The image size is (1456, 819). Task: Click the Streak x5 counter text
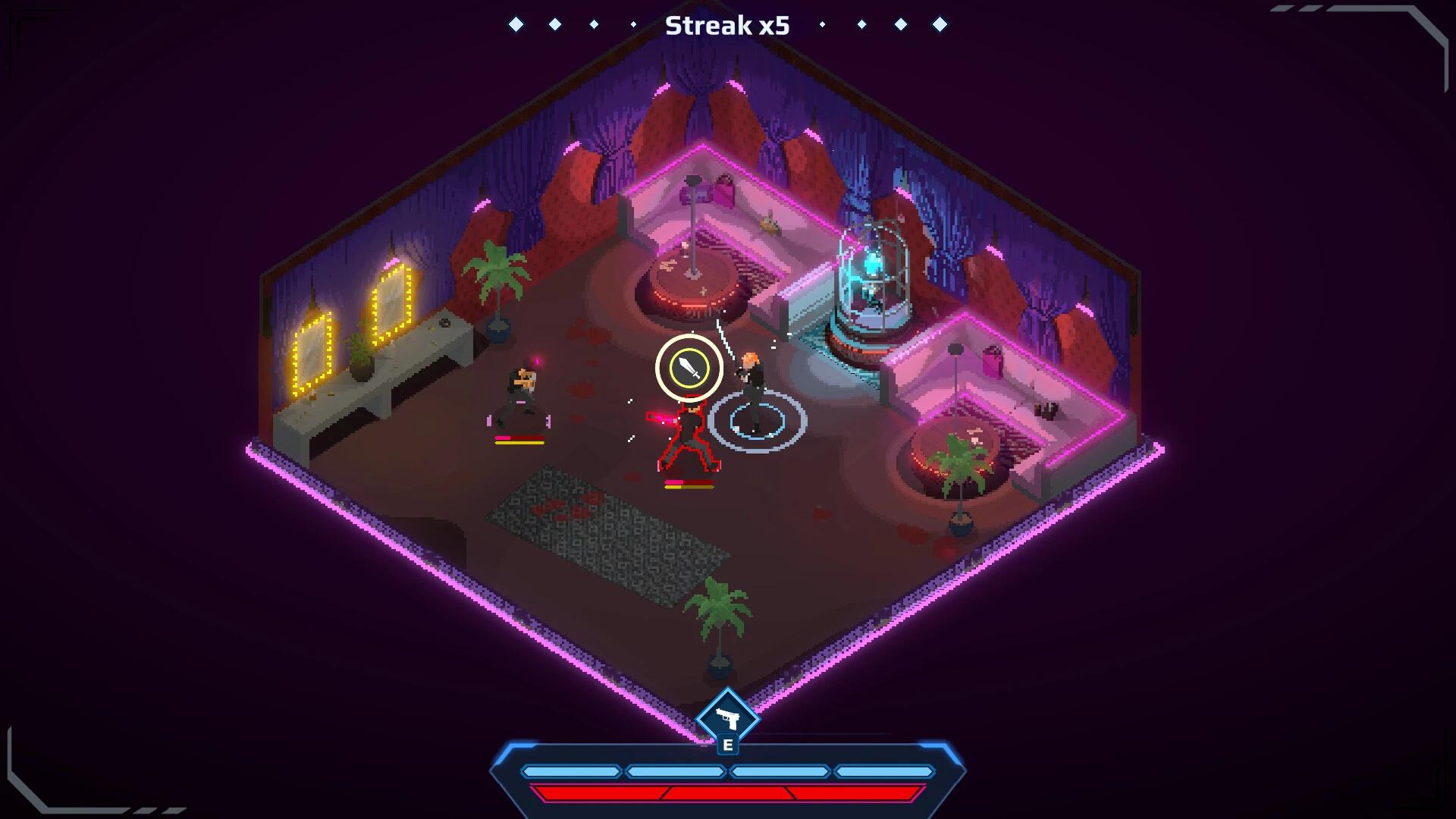[x=727, y=25]
